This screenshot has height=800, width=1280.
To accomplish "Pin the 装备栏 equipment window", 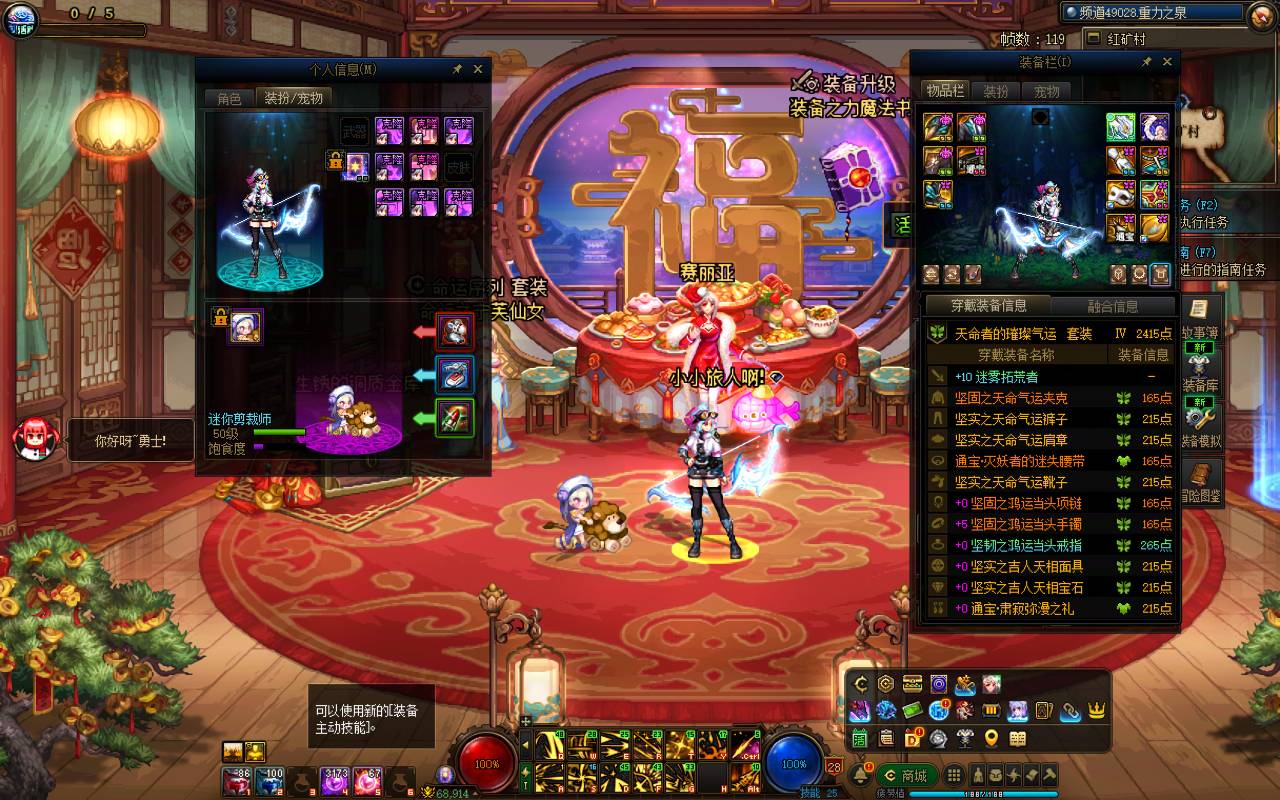I will click(x=1146, y=62).
